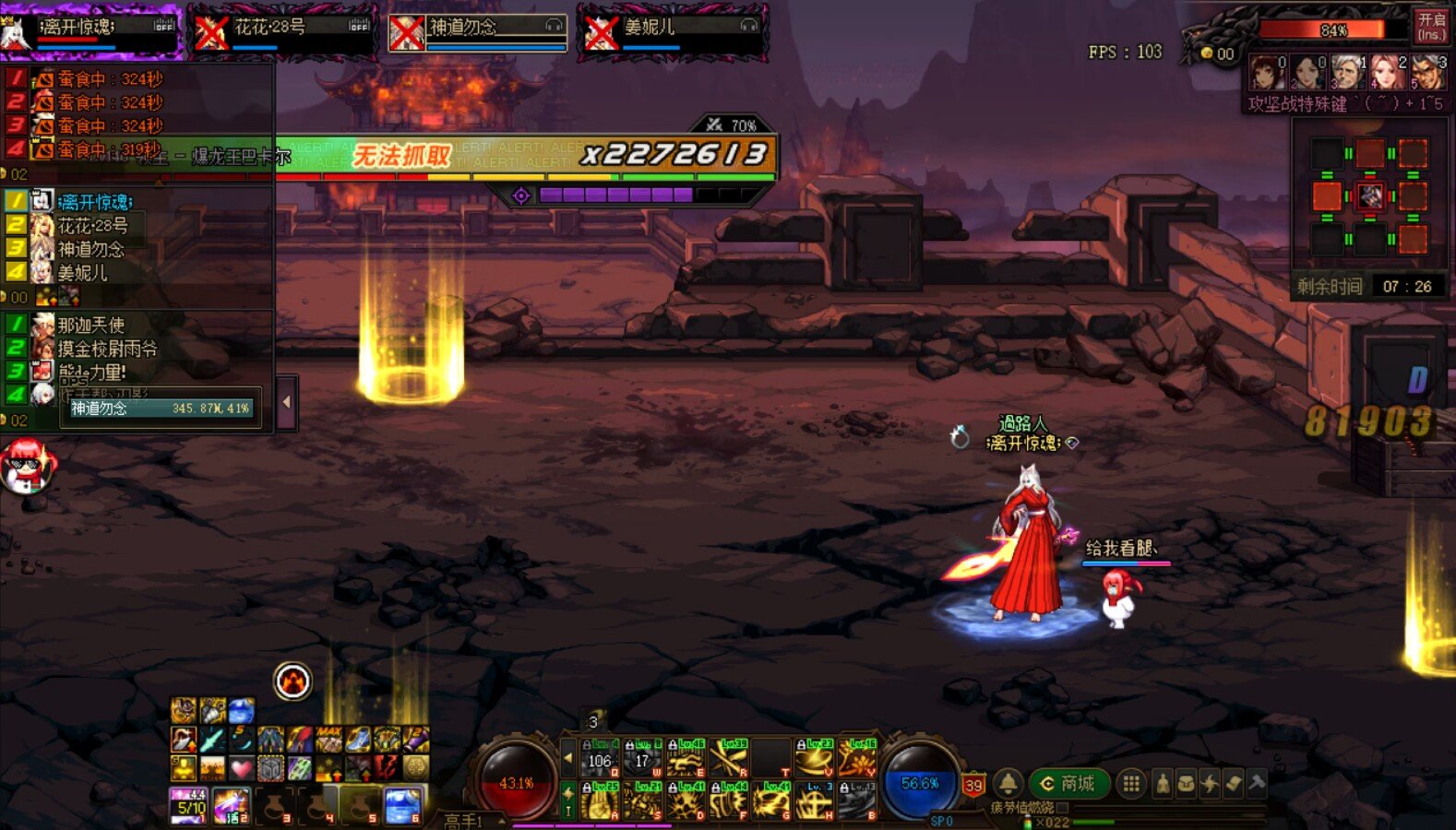Image resolution: width=1456 pixels, height=830 pixels.
Task: Use the quickslot 1 item showing 5/10
Action: (189, 805)
